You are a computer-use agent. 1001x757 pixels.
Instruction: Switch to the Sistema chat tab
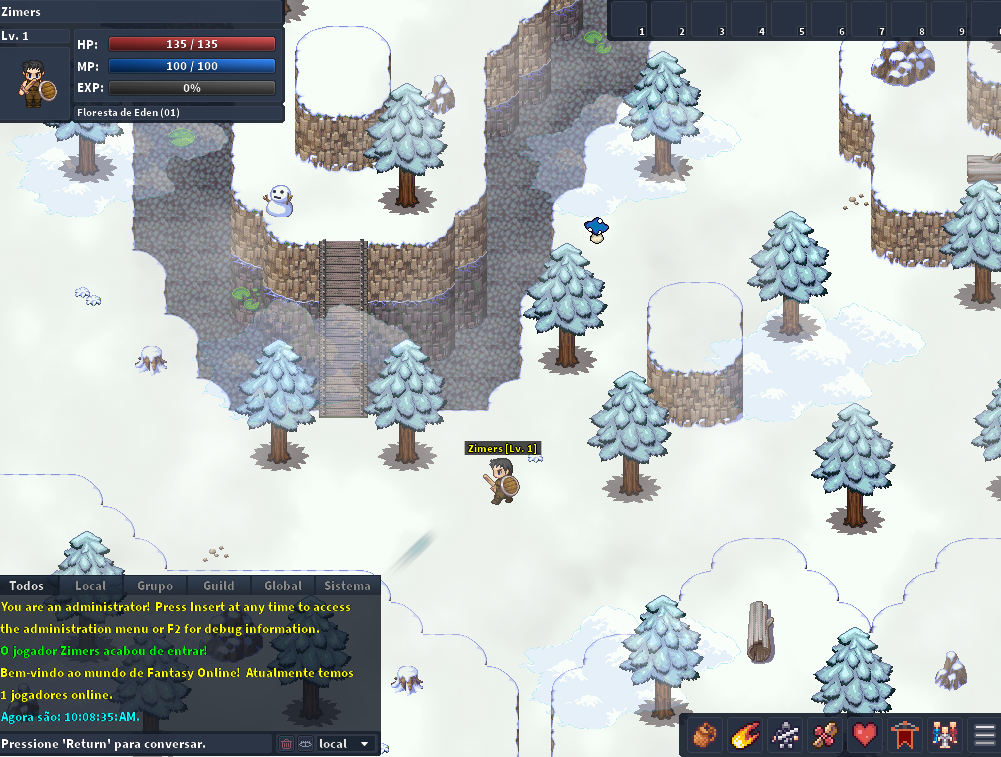pos(347,586)
